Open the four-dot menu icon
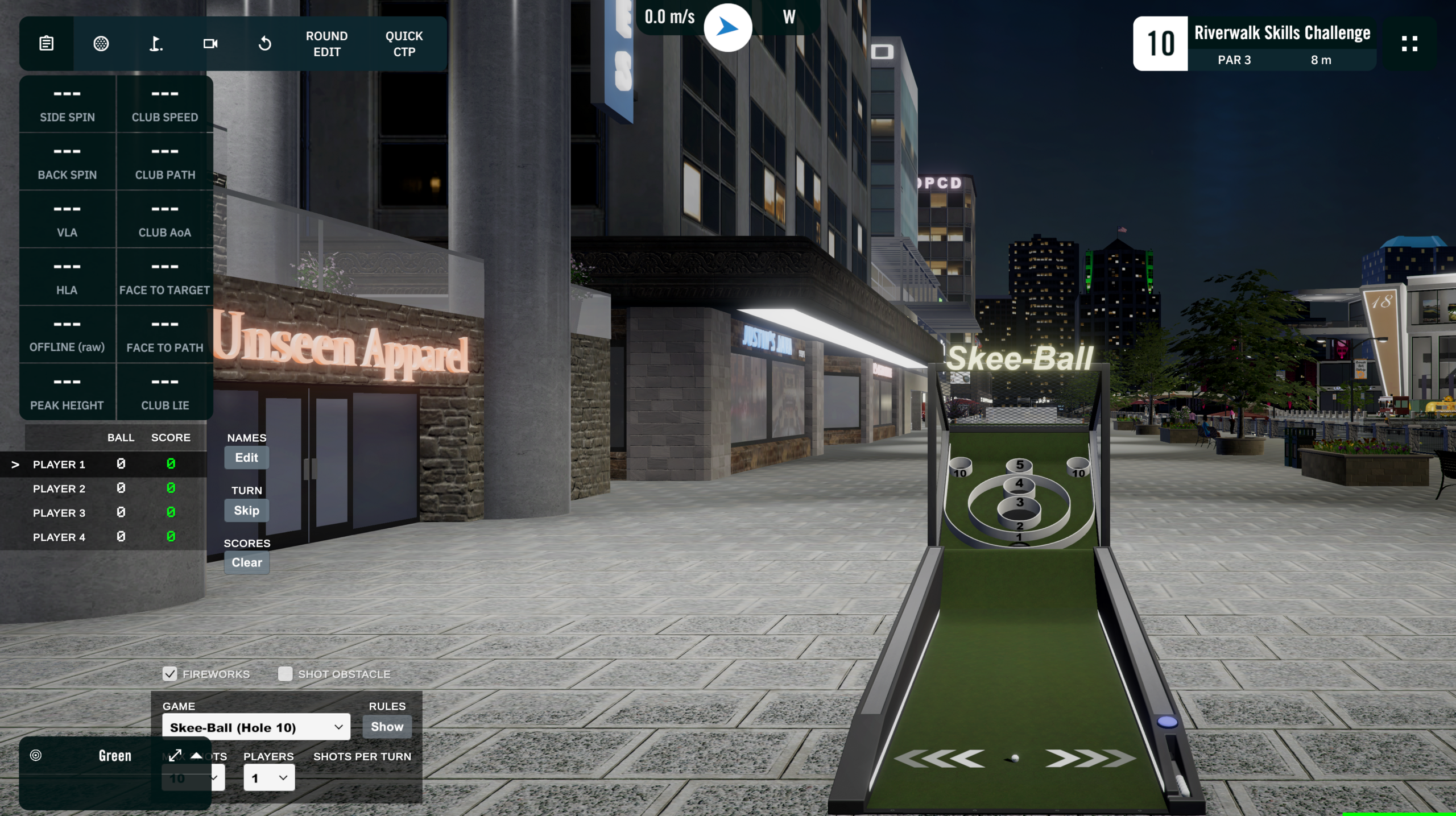The height and width of the screenshot is (816, 1456). pos(1409,44)
